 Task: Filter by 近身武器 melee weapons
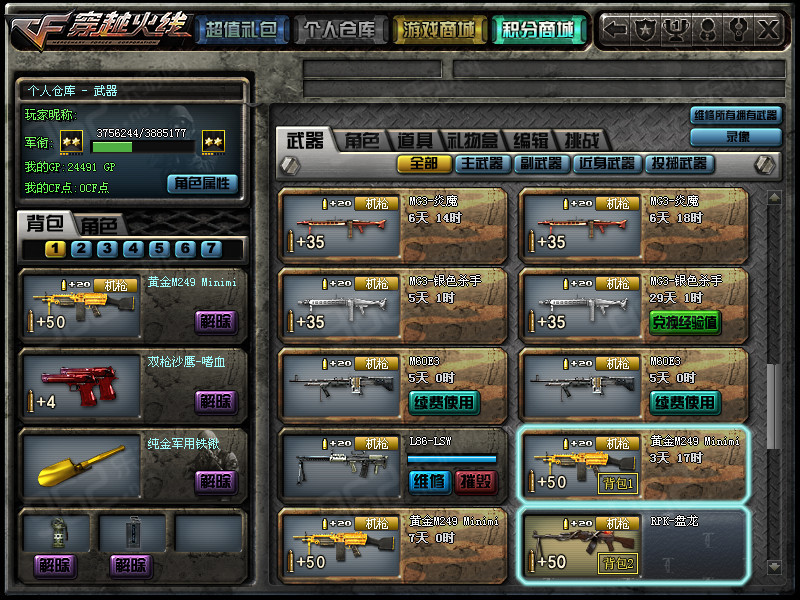pos(606,163)
